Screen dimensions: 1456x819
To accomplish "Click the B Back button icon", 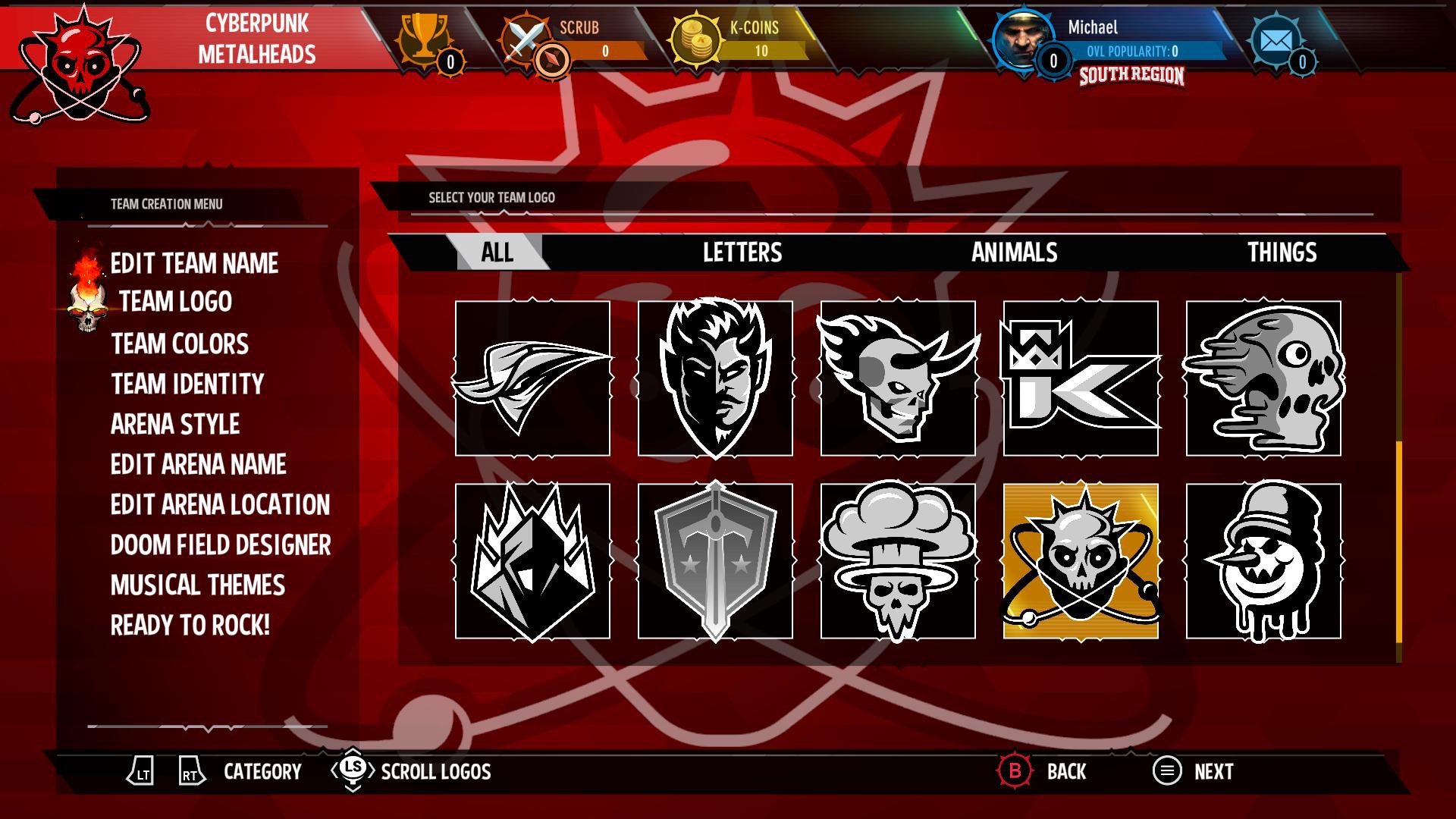I will pos(1016,771).
